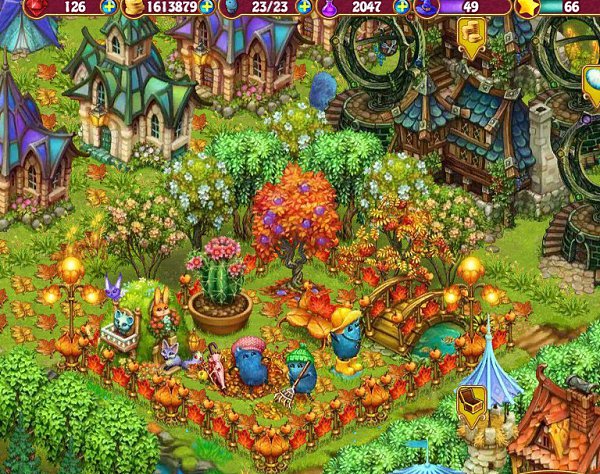Open the treasure chest marker on tower
This screenshot has width=600, height=474.
pyautogui.click(x=470, y=407)
